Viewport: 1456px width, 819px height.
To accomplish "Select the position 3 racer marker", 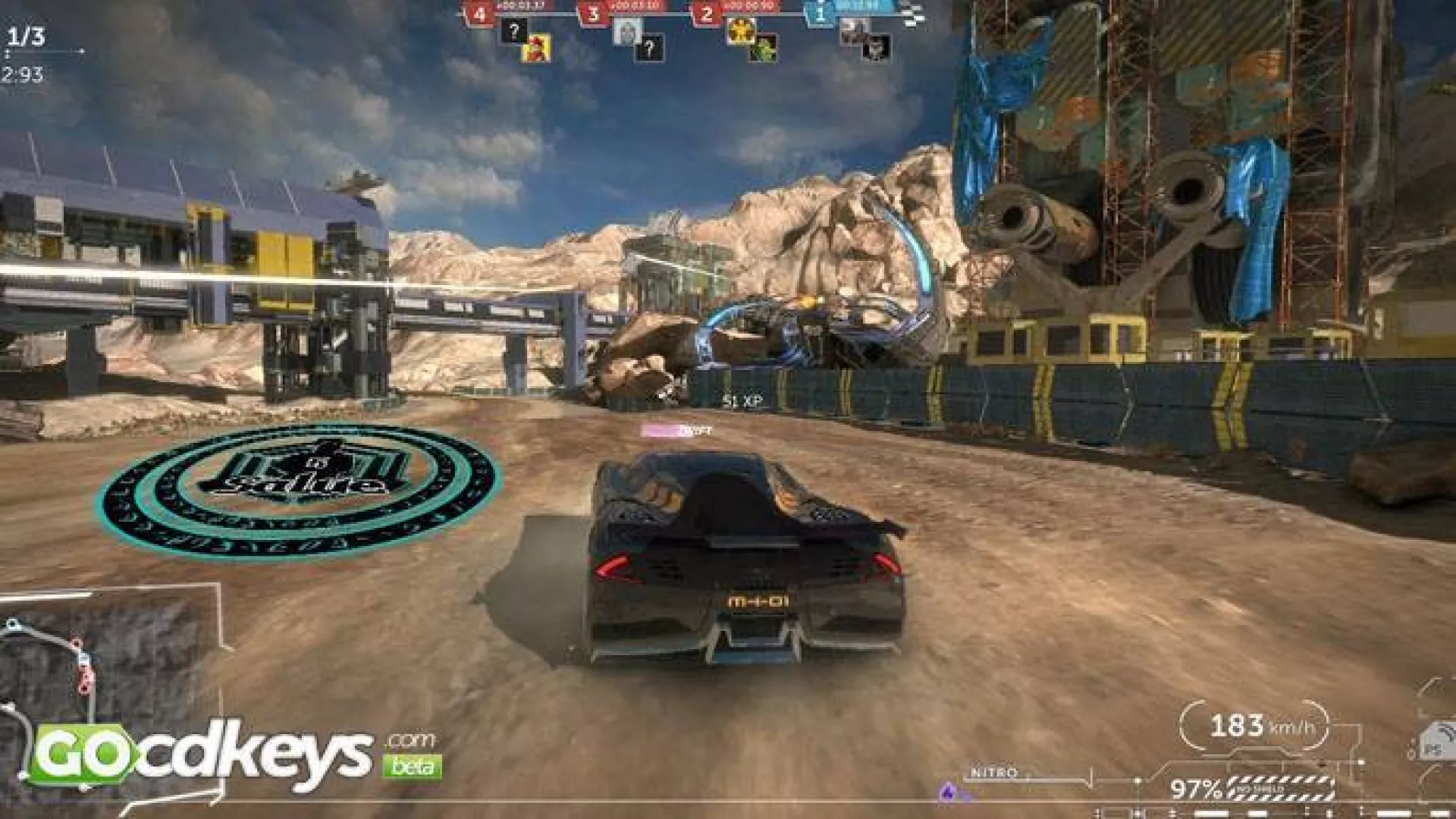I will tap(593, 14).
